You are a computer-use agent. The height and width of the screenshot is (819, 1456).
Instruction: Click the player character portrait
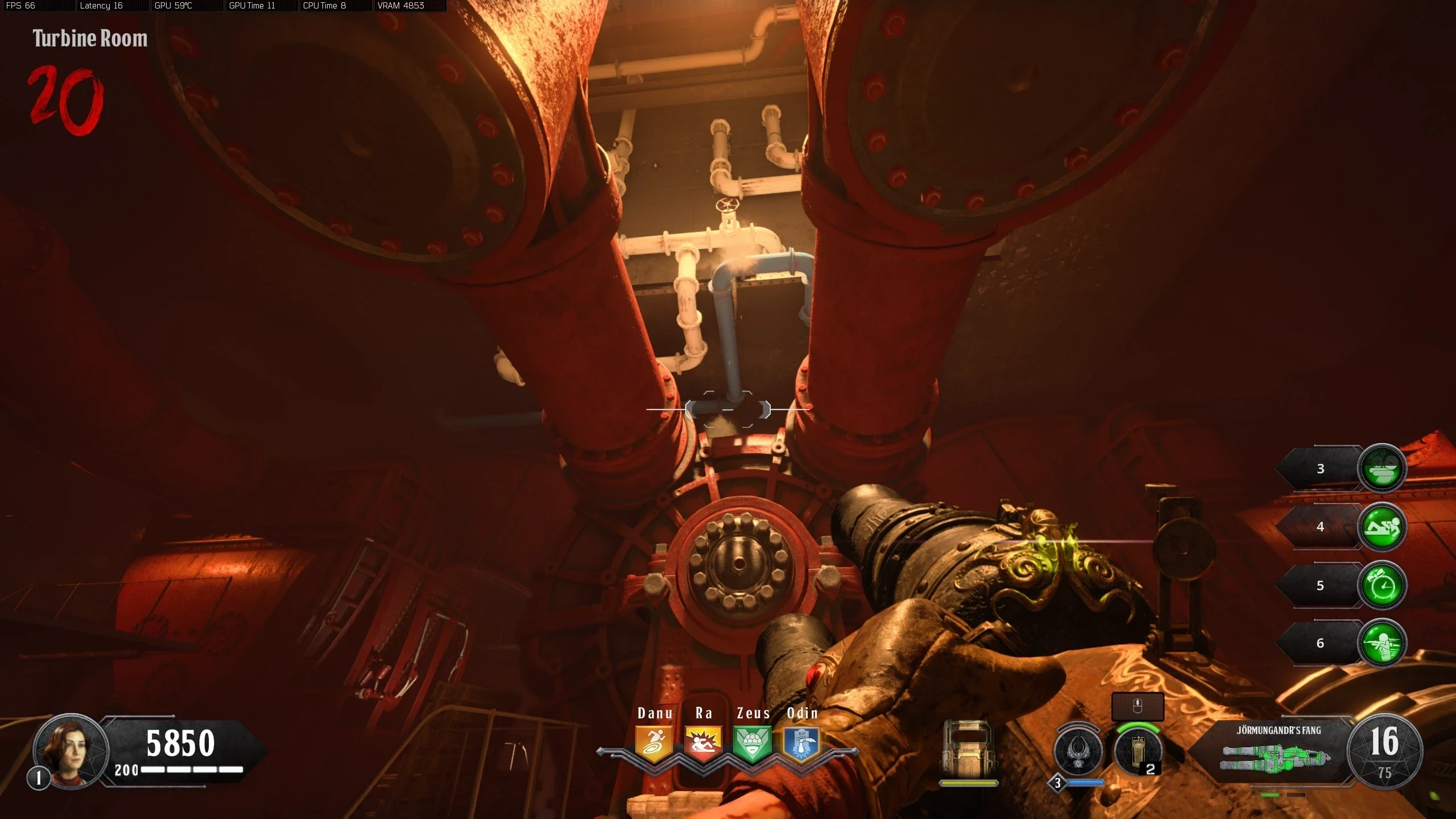(x=71, y=751)
